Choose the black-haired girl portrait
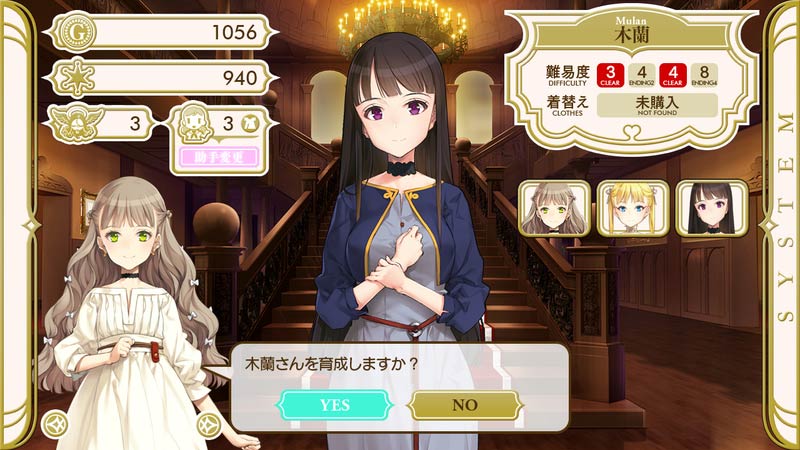Viewport: 800px width, 450px height. (x=711, y=208)
